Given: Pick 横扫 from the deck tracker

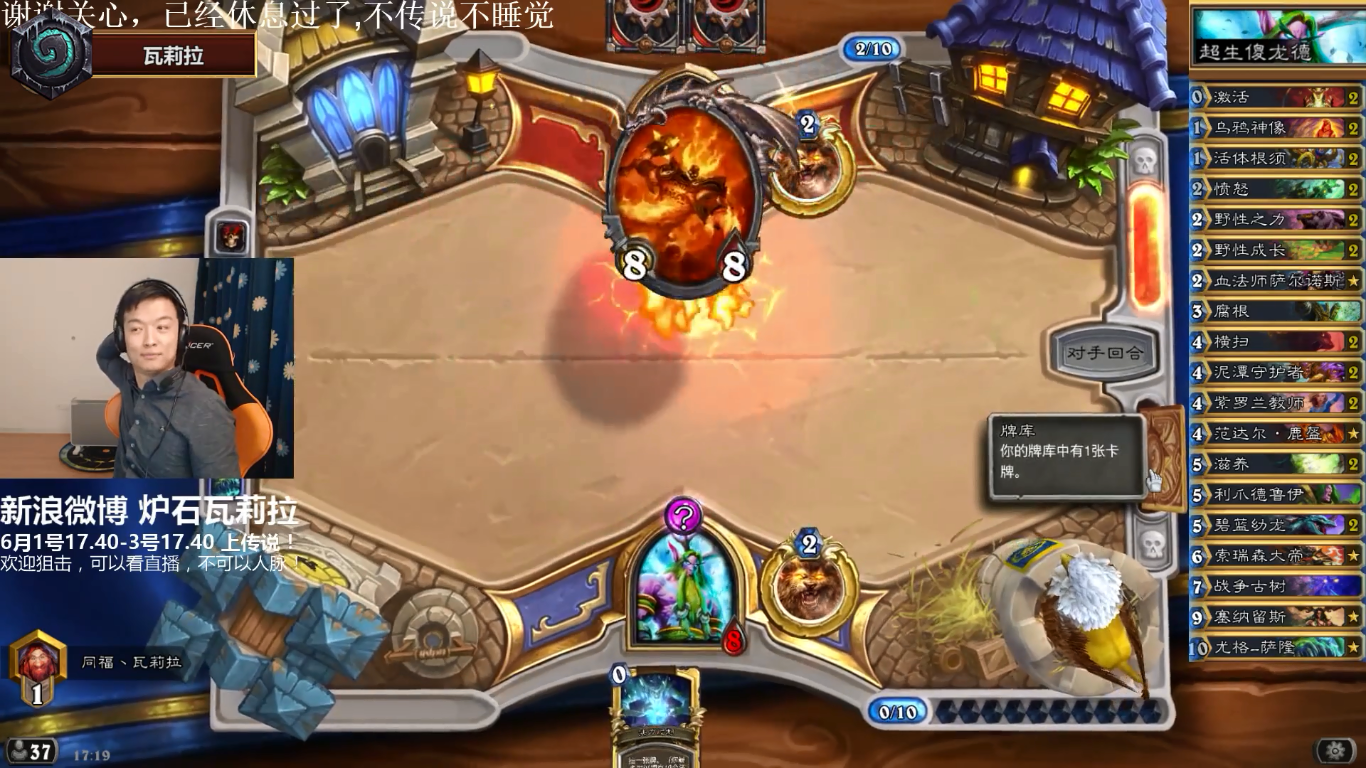Looking at the screenshot, I should 1276,341.
